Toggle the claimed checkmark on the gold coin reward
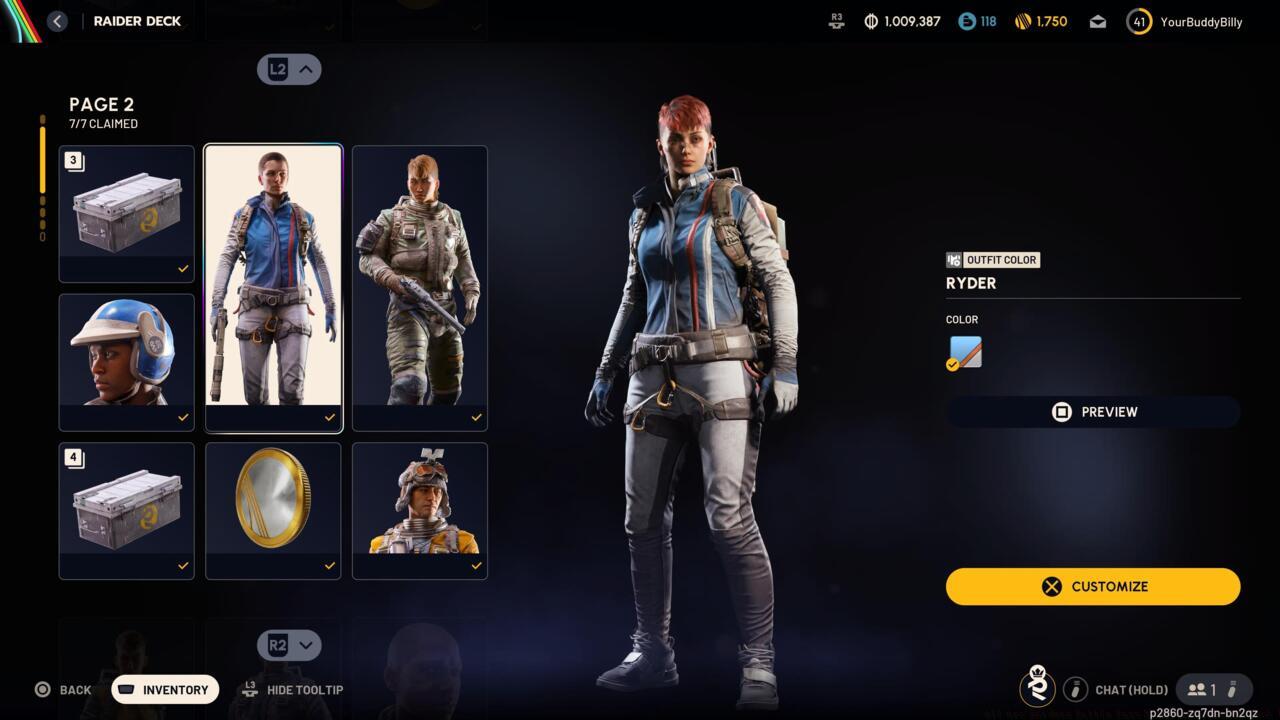The image size is (1280, 720). [x=328, y=565]
